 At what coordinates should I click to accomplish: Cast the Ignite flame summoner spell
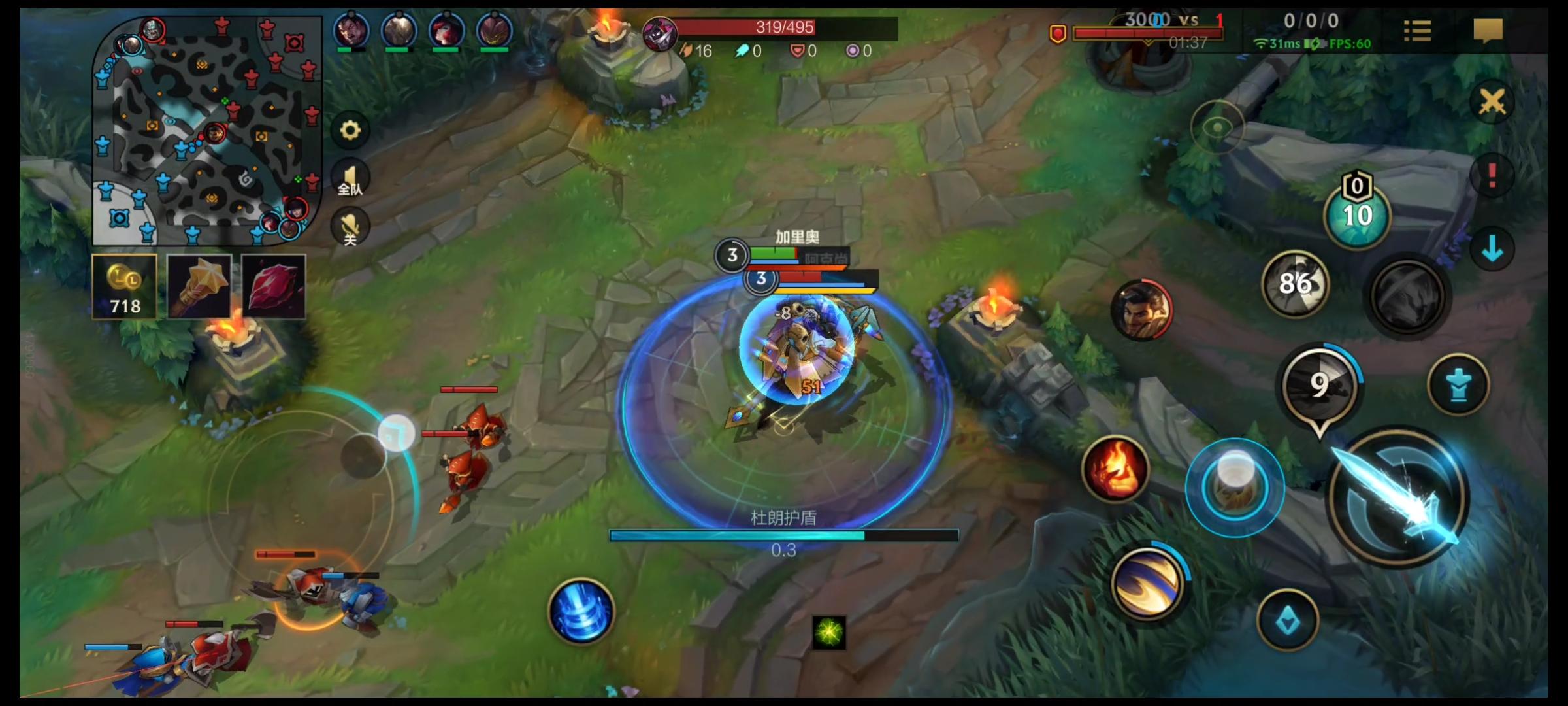[x=1115, y=469]
